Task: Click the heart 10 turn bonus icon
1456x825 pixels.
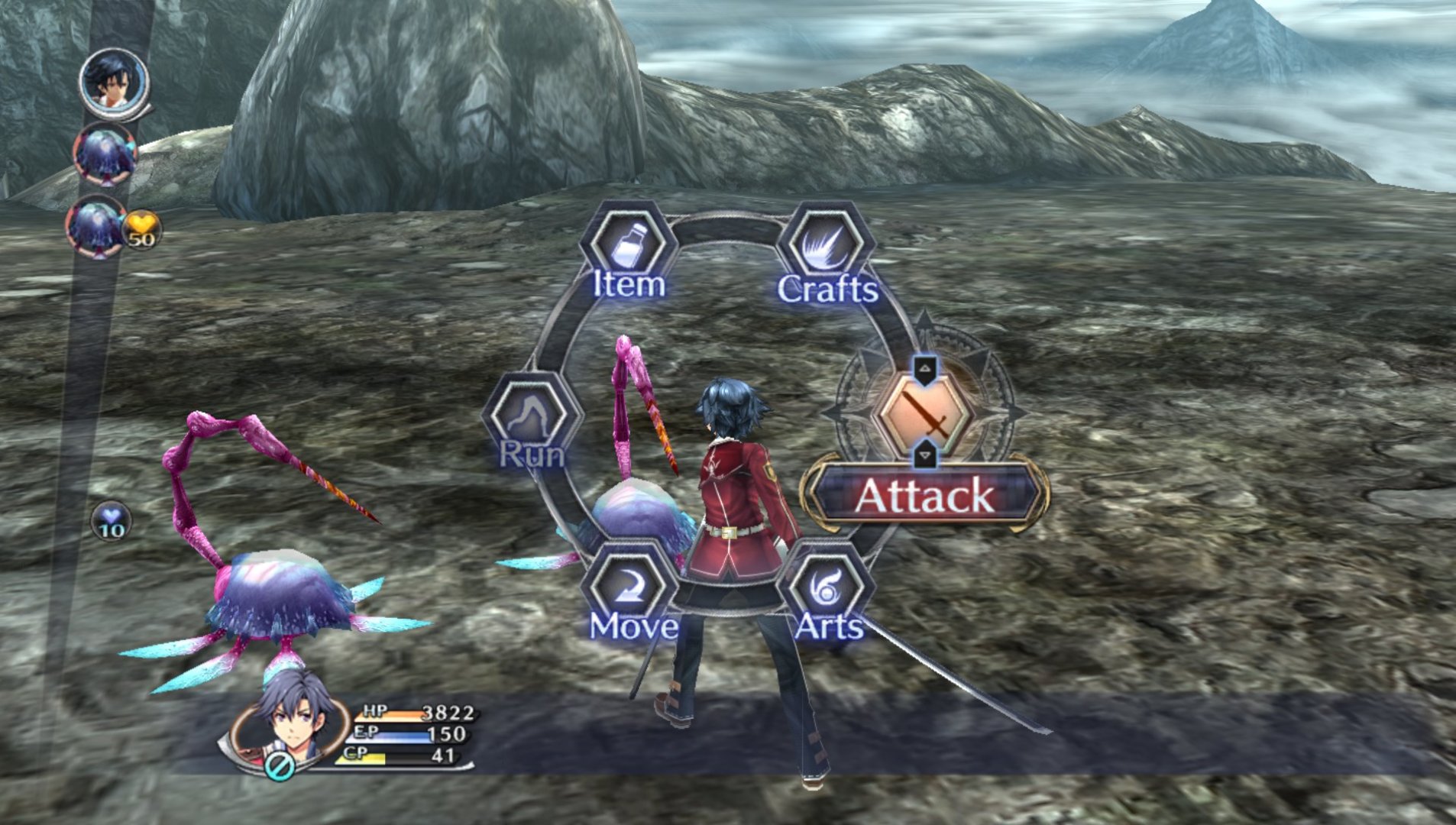Action: pyautogui.click(x=112, y=522)
